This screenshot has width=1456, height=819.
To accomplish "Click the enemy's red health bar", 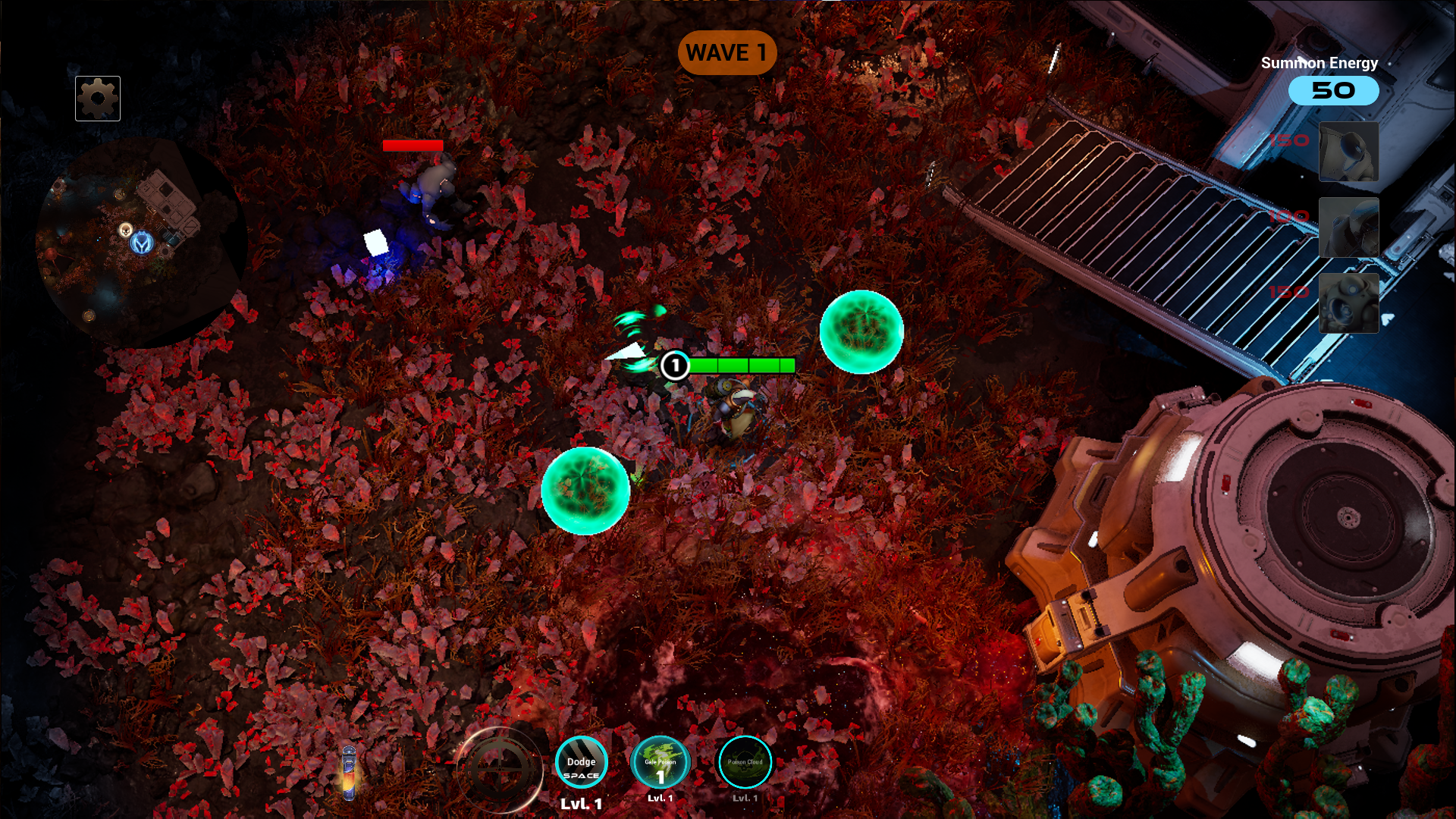I will click(x=414, y=147).
